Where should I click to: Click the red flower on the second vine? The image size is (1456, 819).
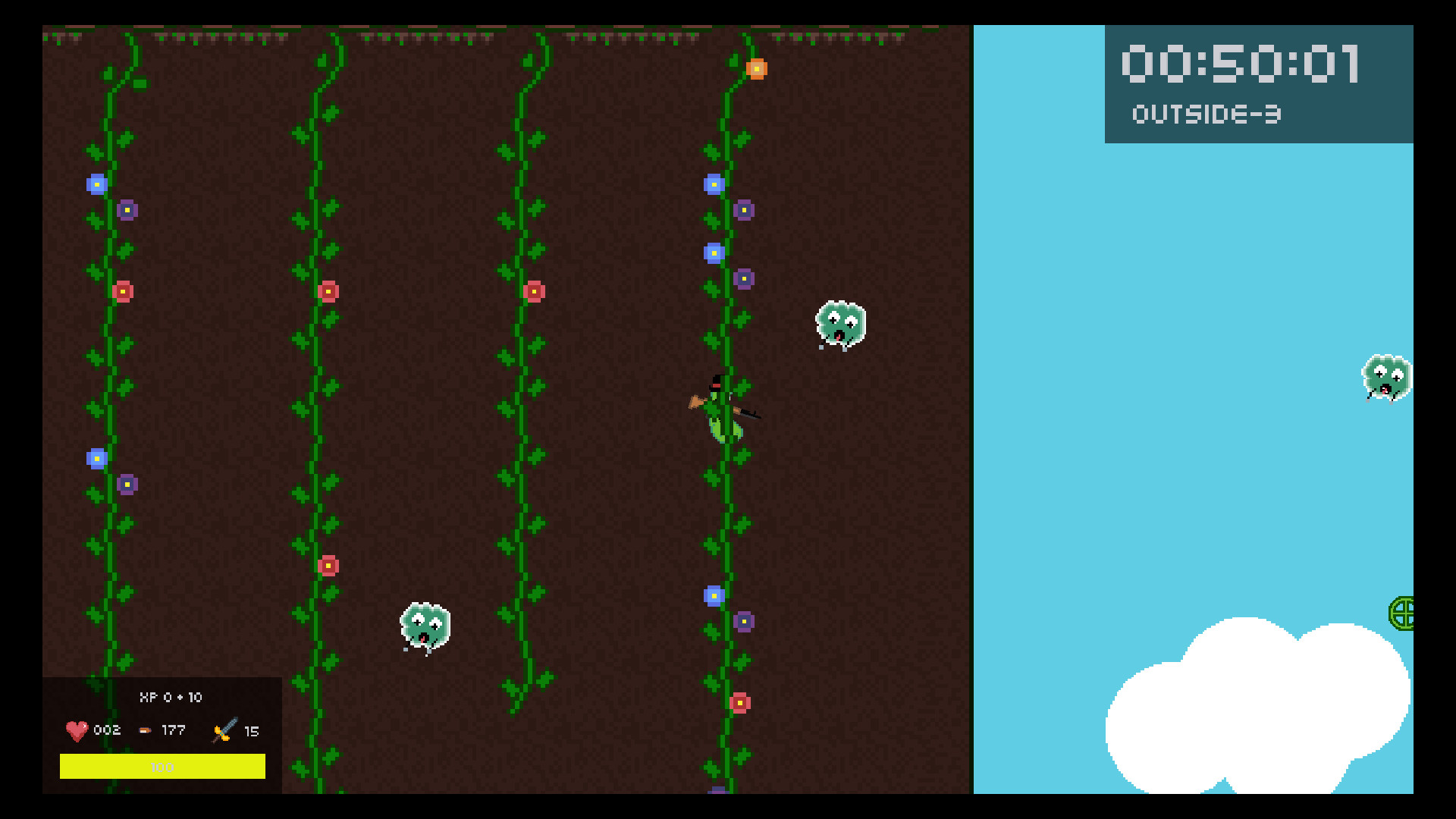(x=329, y=290)
